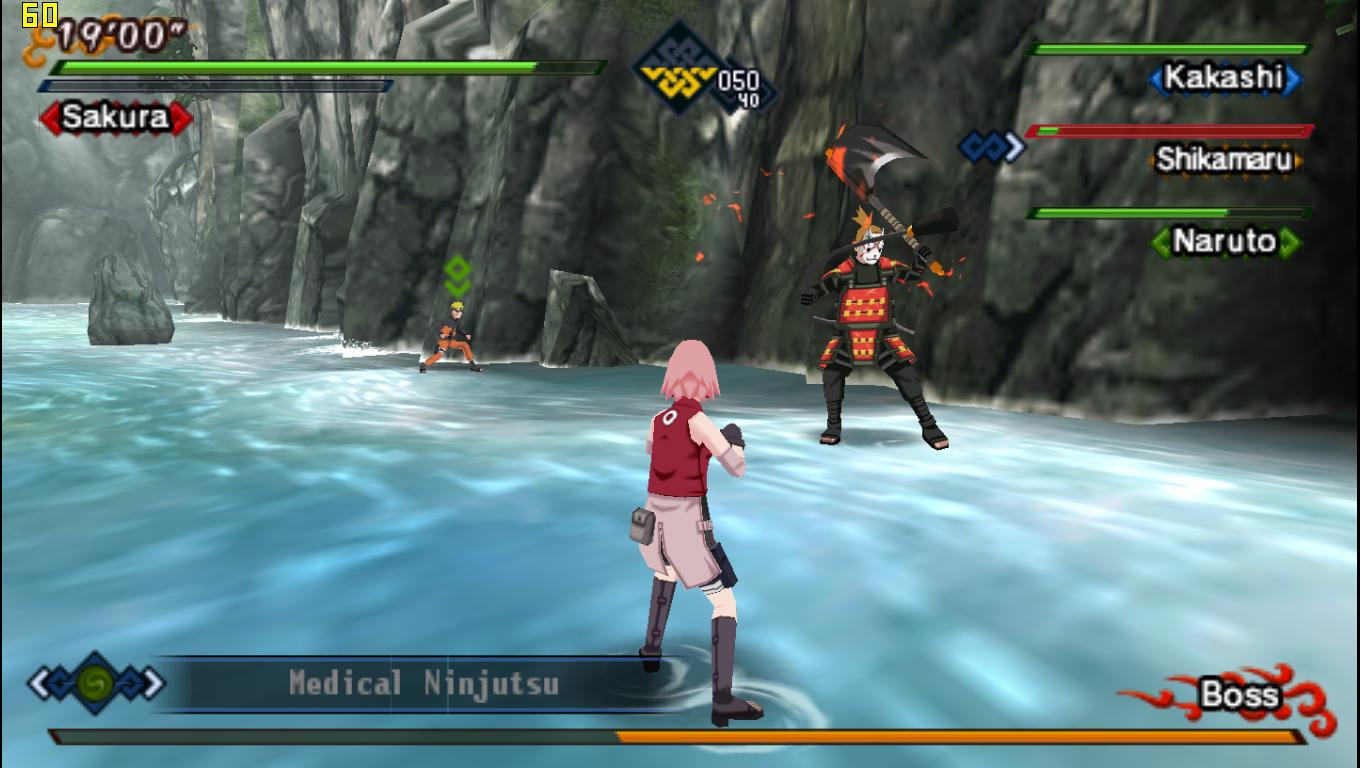1360x768 pixels.
Task: Choose the Kakashi teammate name tag
Action: pos(1224,78)
